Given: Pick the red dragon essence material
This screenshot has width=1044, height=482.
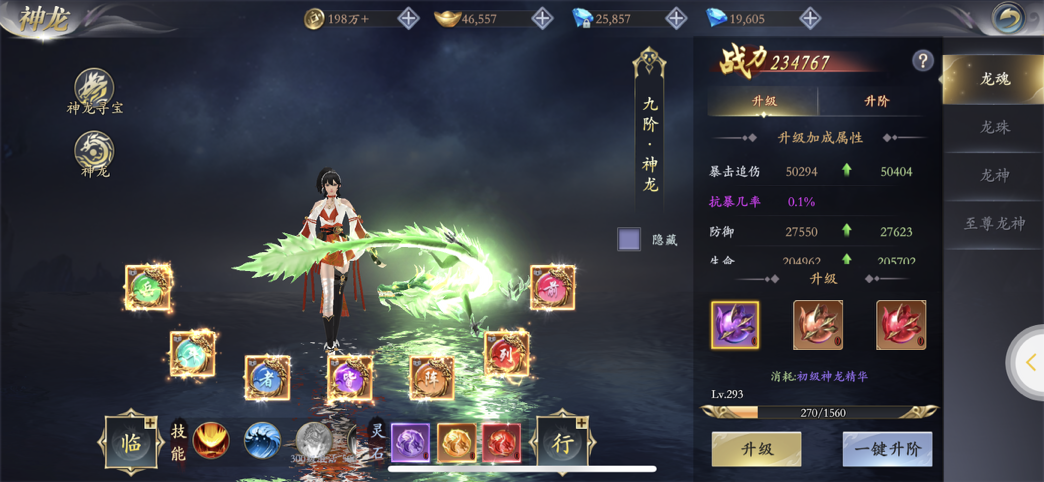Looking at the screenshot, I should click(900, 325).
